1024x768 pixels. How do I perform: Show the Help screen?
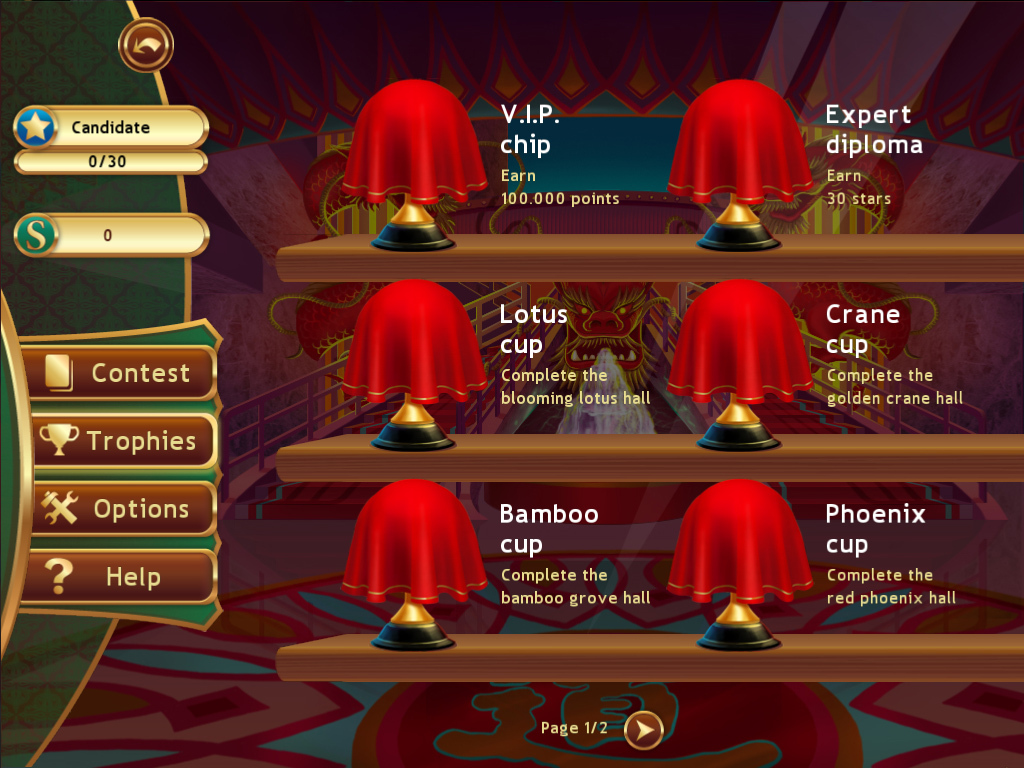coord(119,577)
